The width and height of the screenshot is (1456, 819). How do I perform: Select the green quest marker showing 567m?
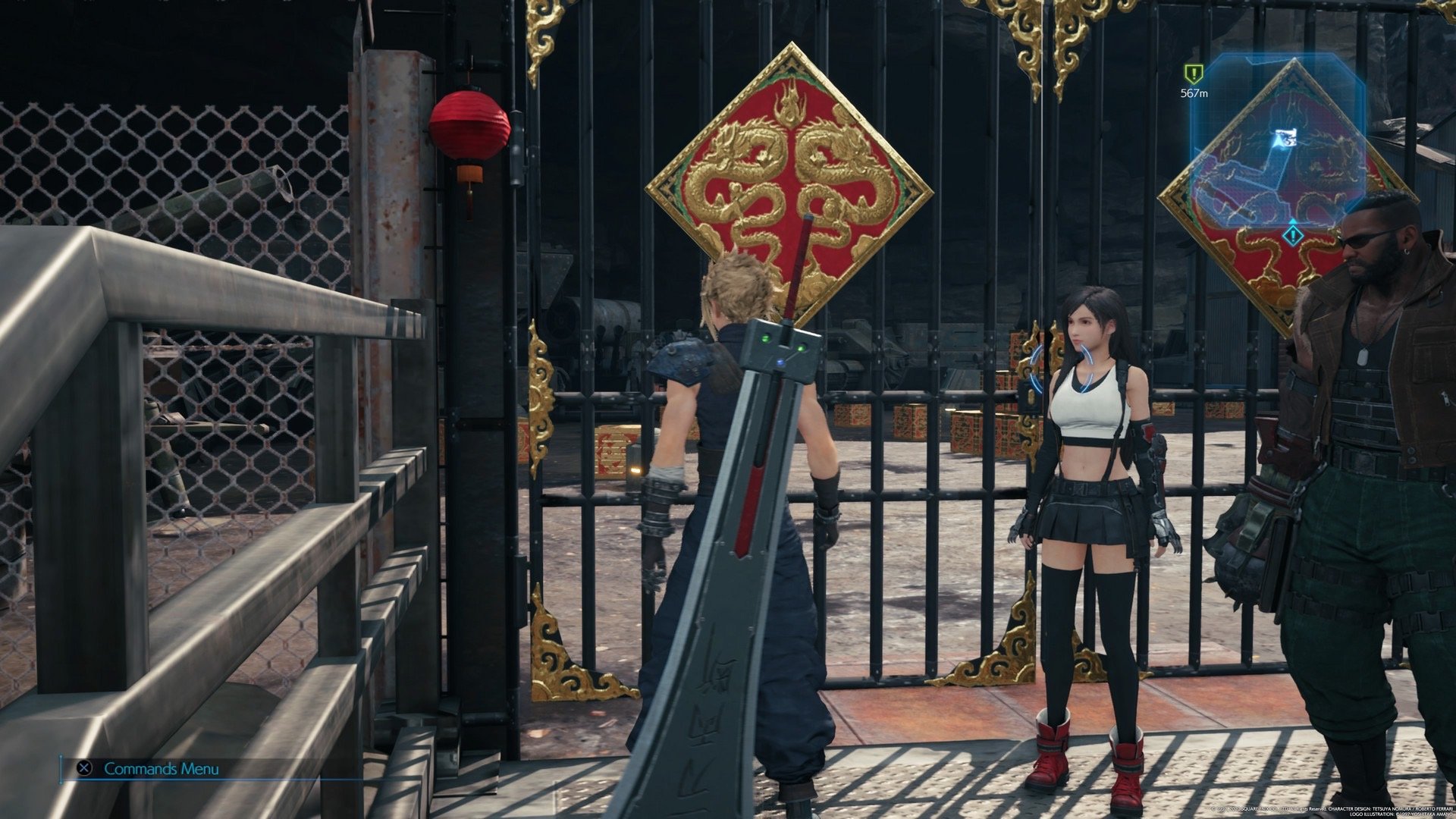click(x=1194, y=74)
